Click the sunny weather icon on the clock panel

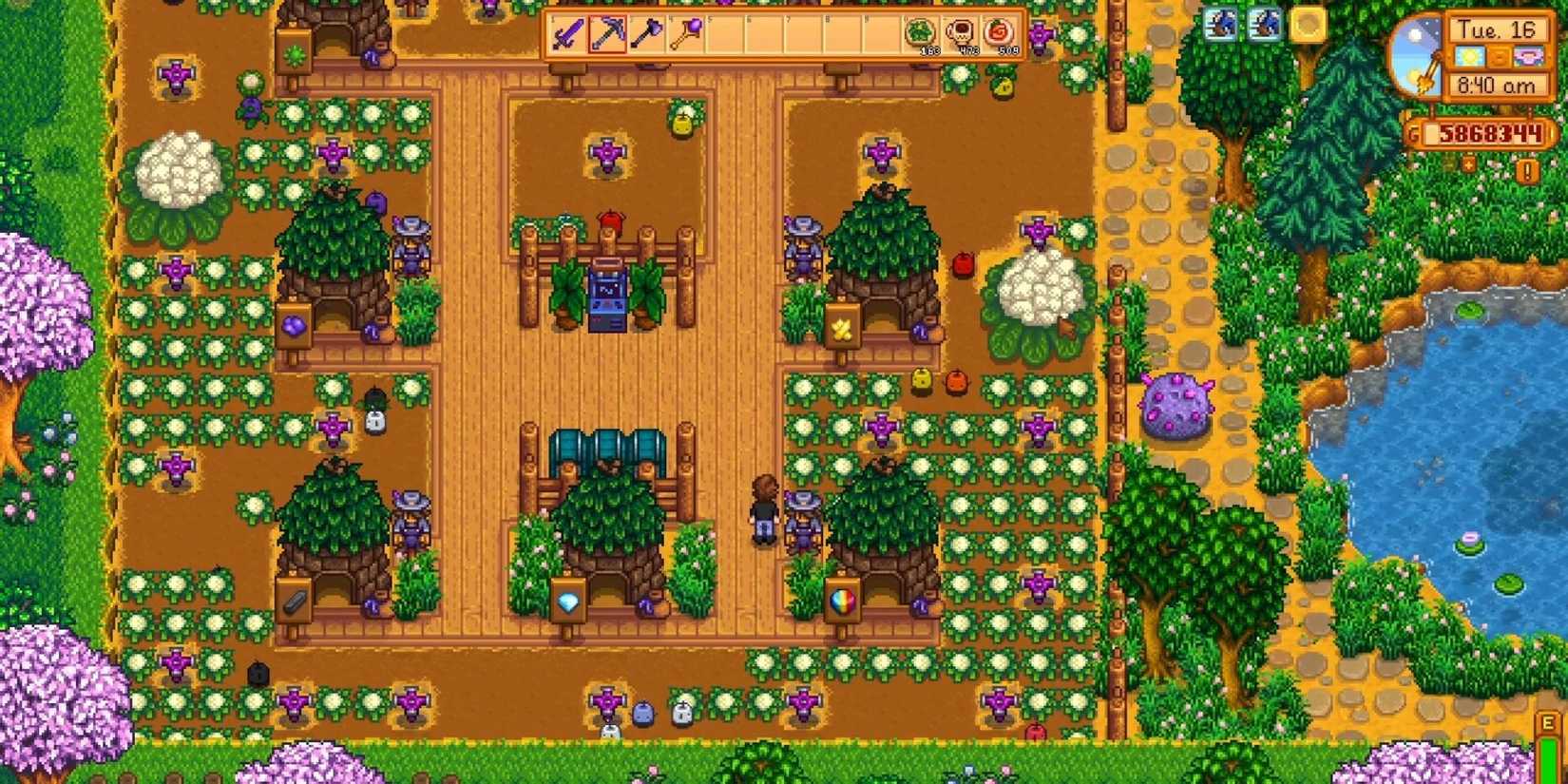coord(1471,57)
